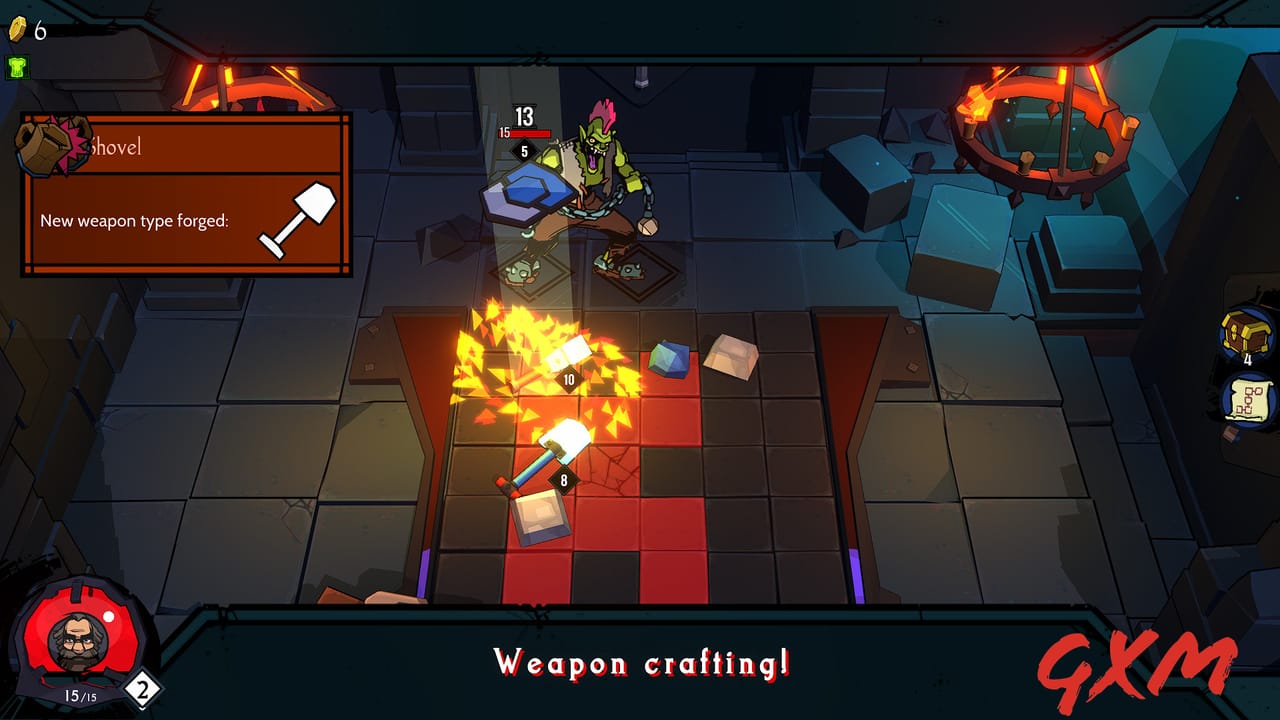The image size is (1280, 720).
Task: Select the bearded hero portrait
Action: coord(74,641)
